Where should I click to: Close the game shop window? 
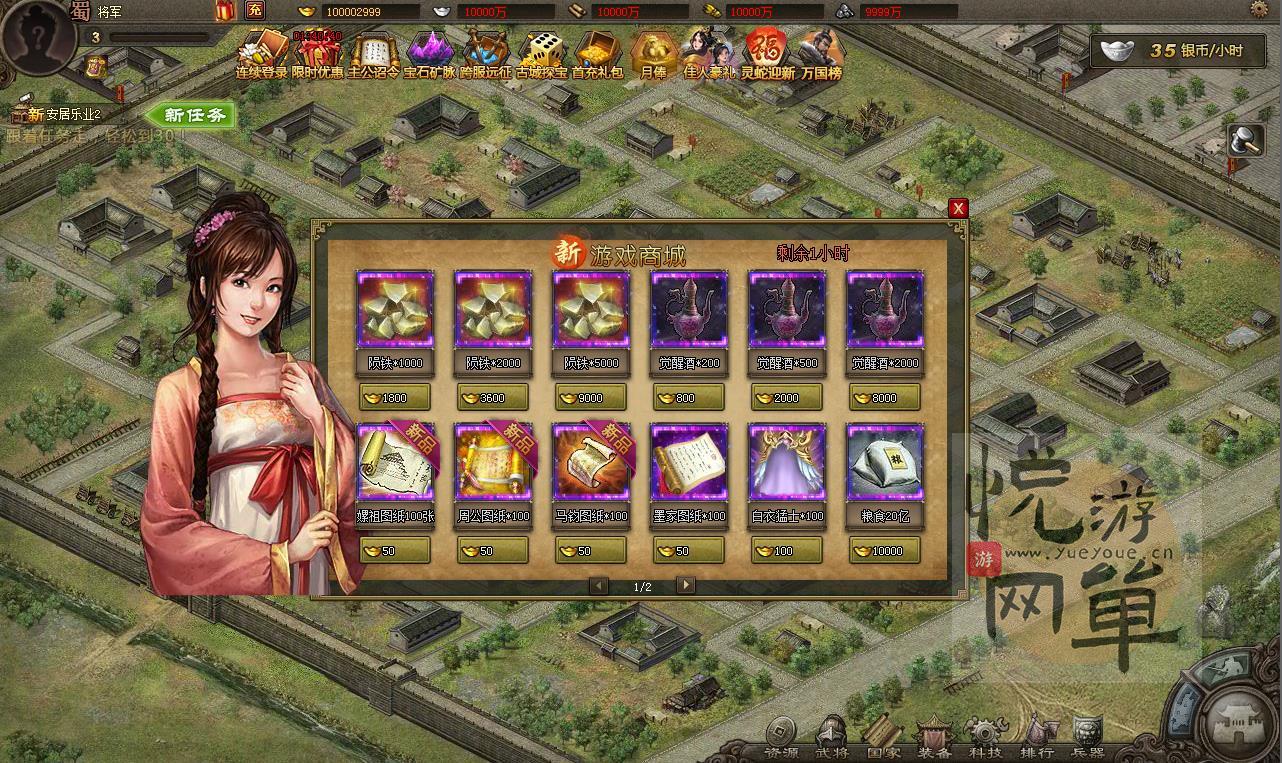pyautogui.click(x=958, y=208)
